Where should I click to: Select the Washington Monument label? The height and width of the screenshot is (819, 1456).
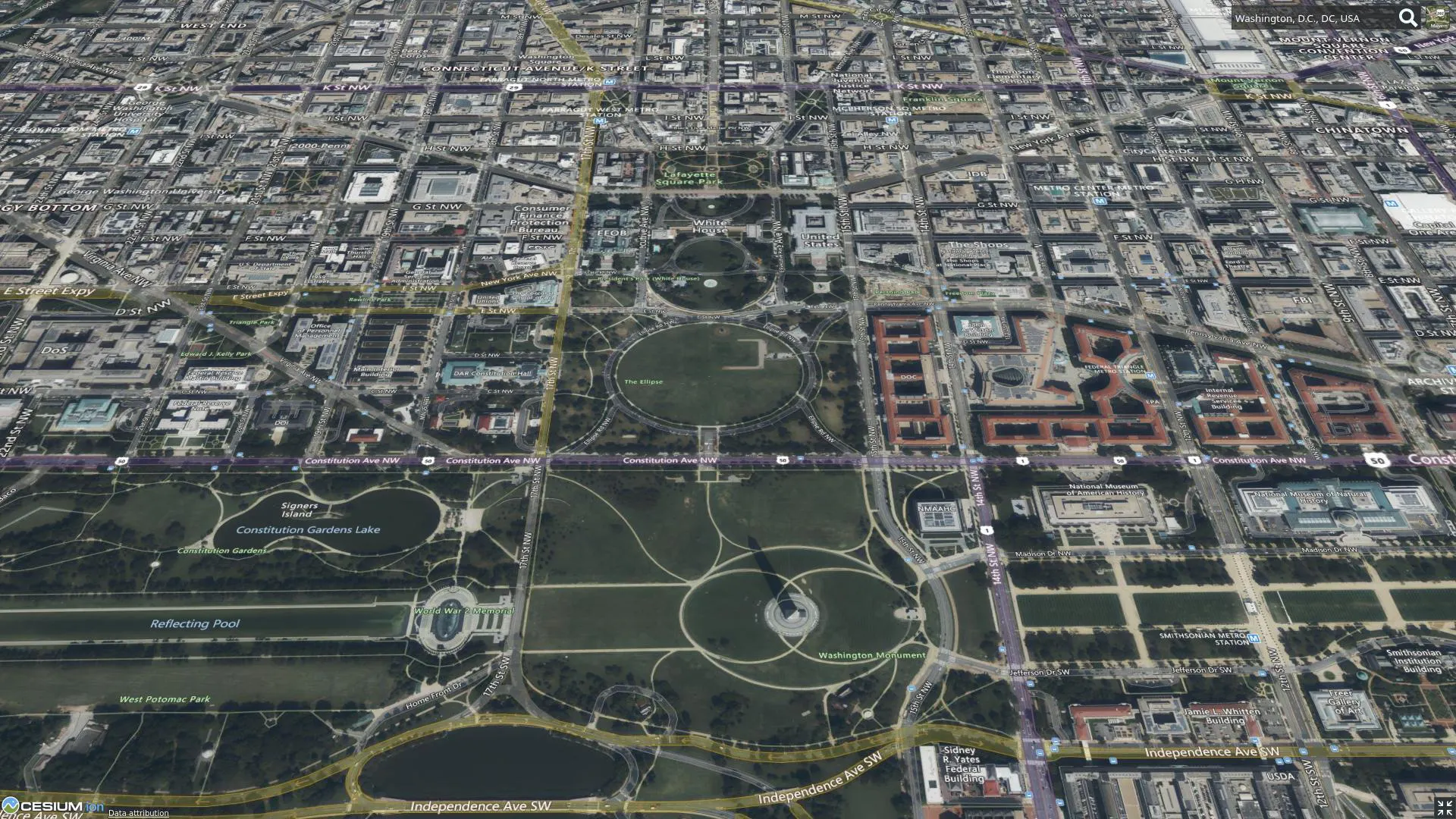pyautogui.click(x=872, y=654)
